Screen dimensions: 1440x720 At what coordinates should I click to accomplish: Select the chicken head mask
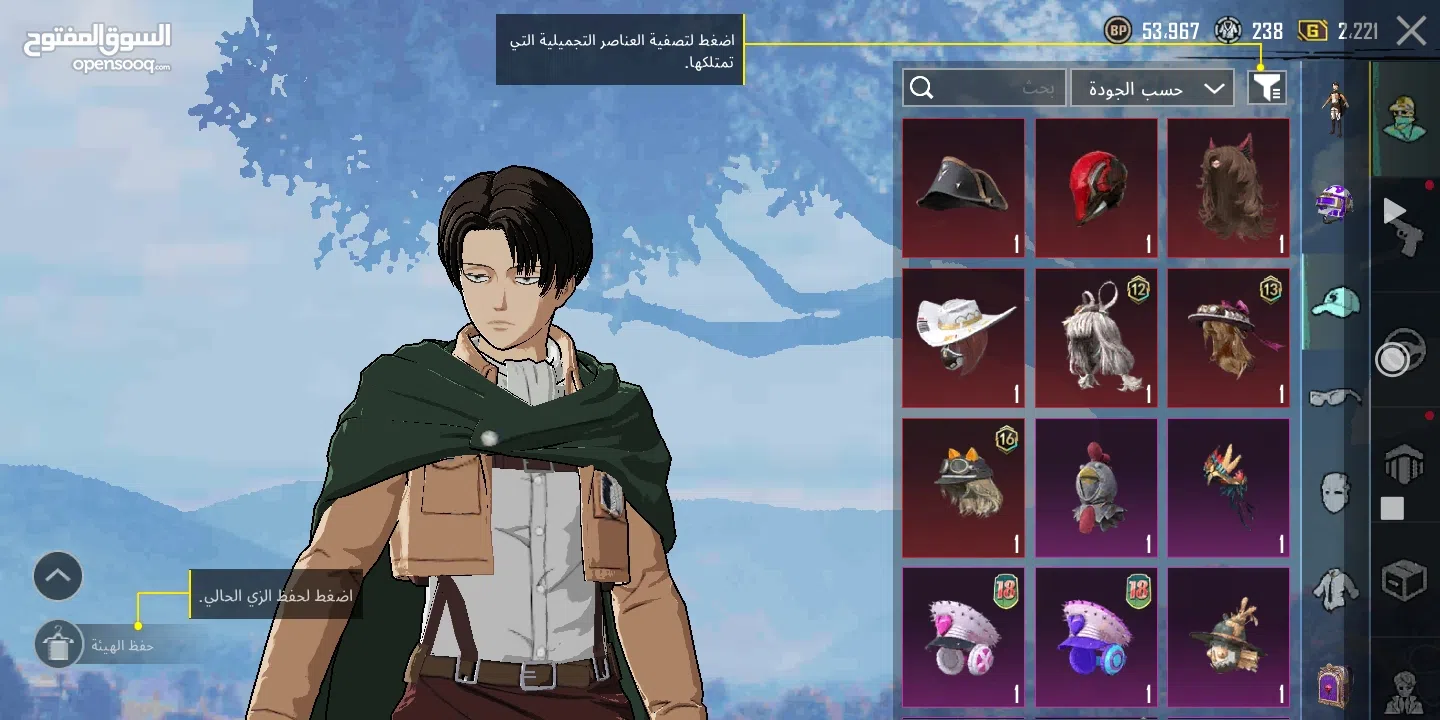1096,488
